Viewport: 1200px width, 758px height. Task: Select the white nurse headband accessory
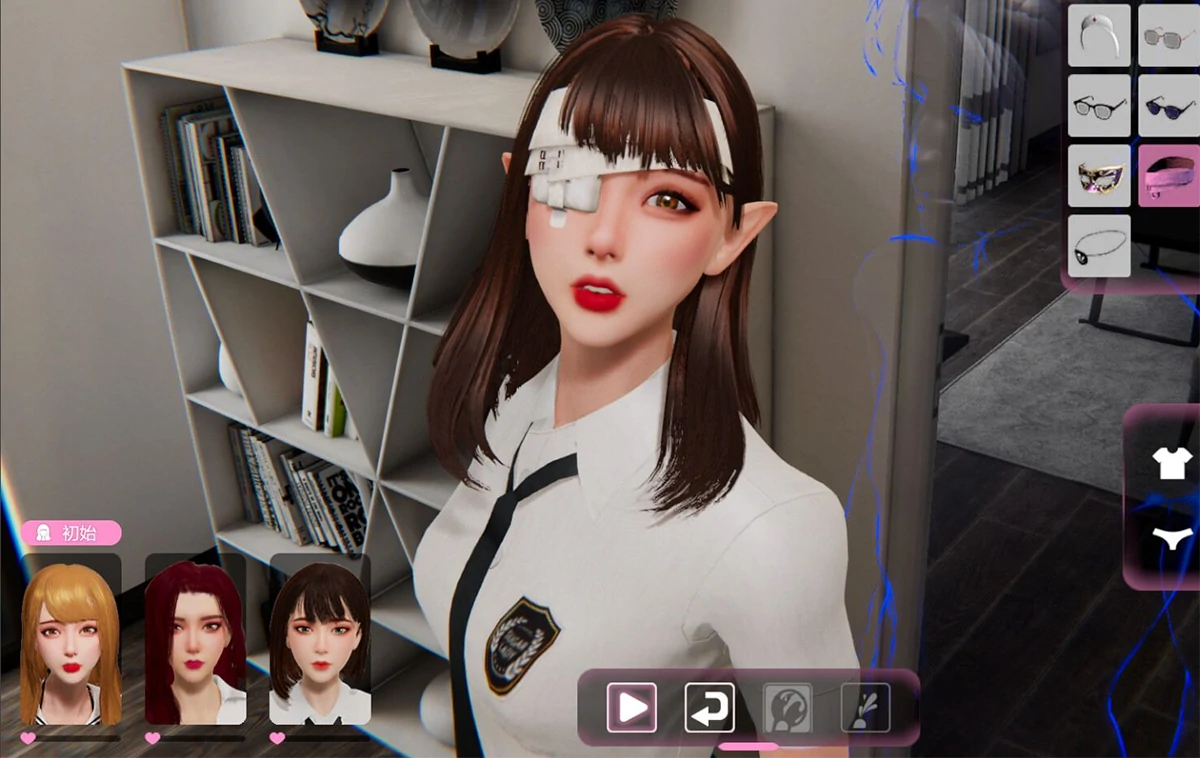1099,36
